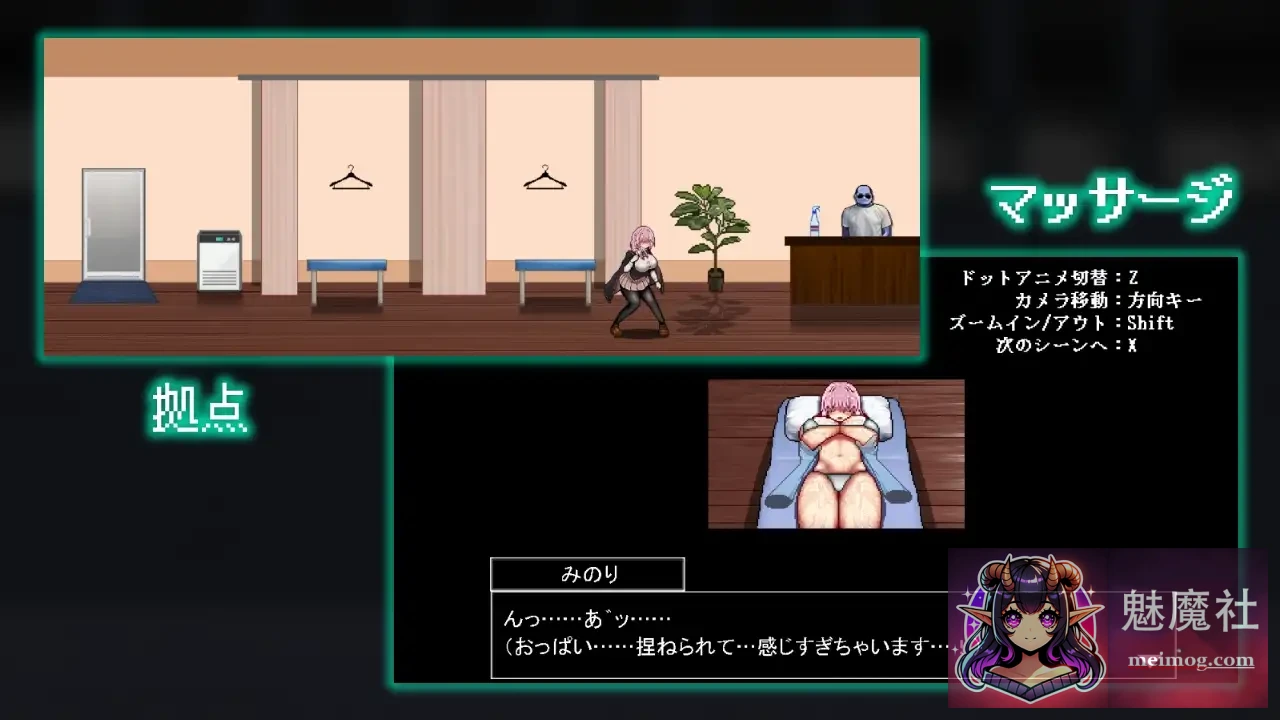Expand the 拠点 base scene label
This screenshot has height=720, width=1280.
[x=199, y=404]
